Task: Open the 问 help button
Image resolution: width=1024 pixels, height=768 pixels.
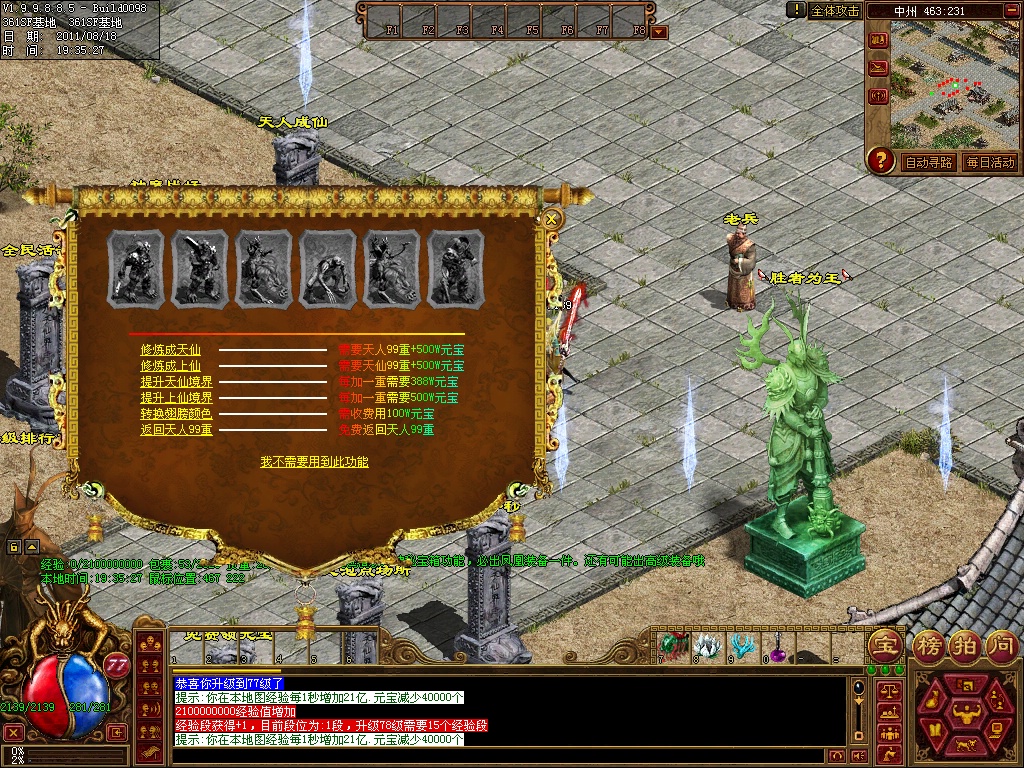Action: pyautogui.click(x=1001, y=643)
